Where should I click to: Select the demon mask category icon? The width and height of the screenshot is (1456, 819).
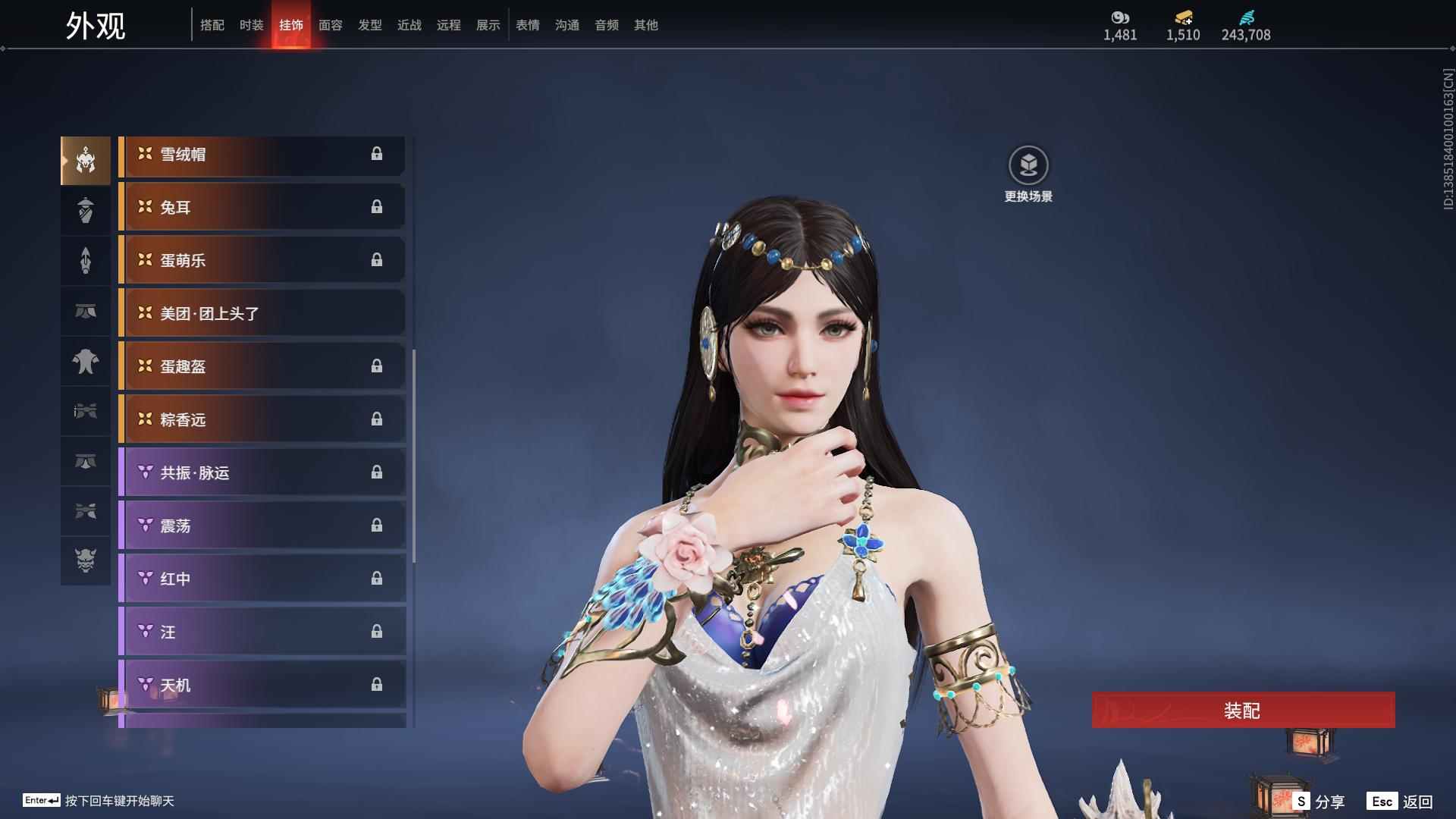pos(86,560)
